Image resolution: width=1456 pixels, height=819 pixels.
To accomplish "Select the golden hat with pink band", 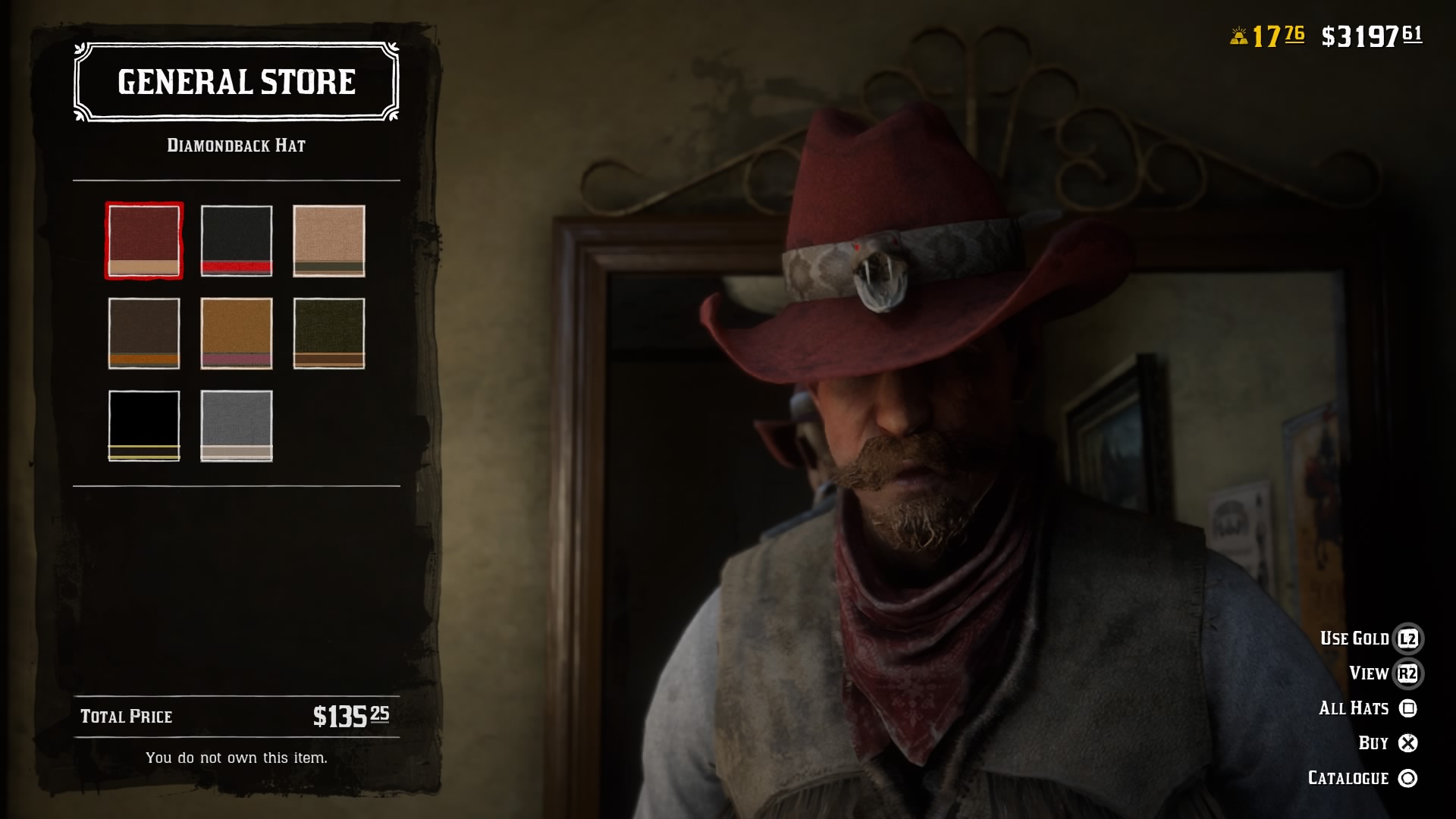I will point(237,334).
